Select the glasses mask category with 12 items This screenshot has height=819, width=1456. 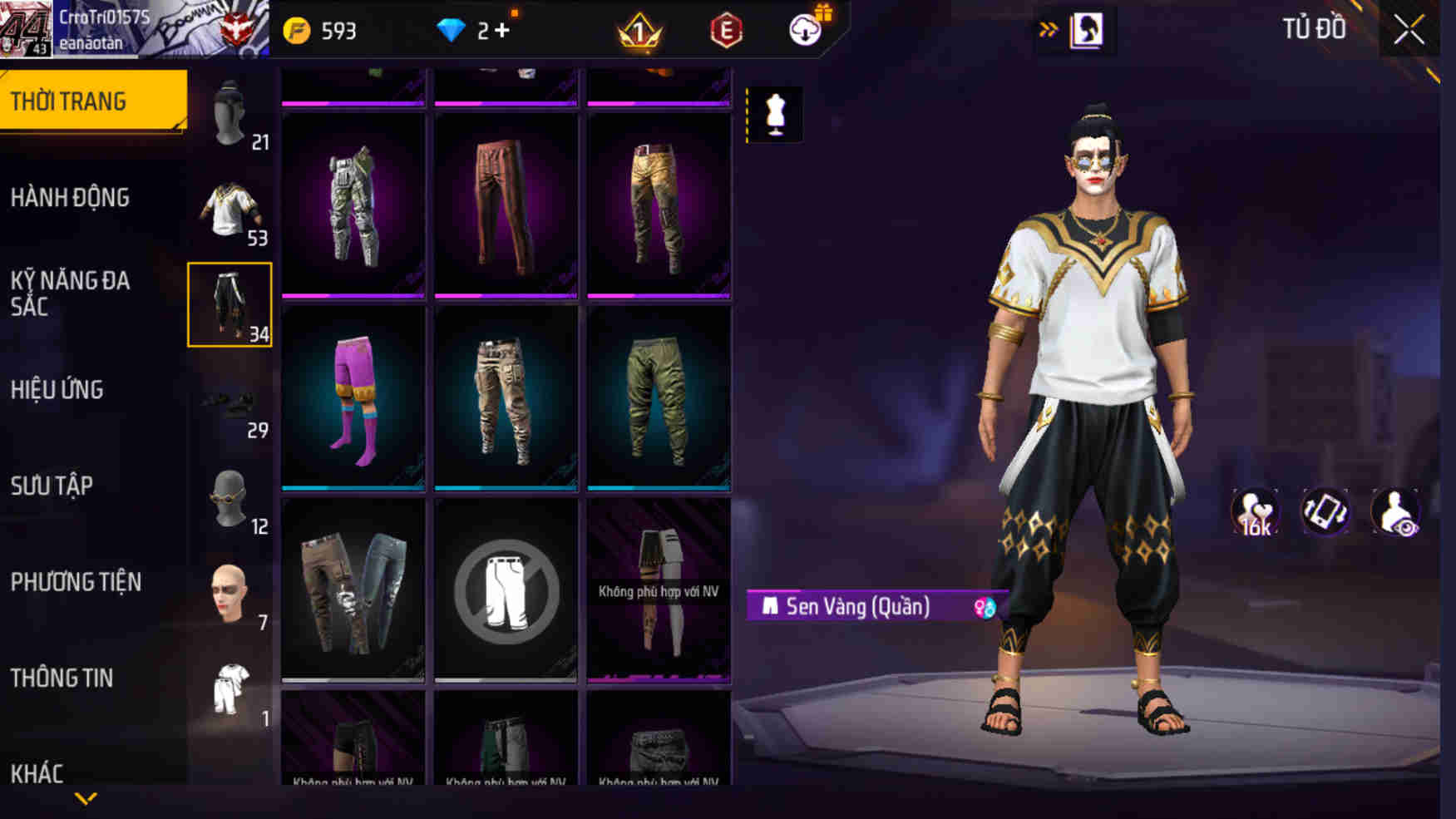(x=230, y=500)
